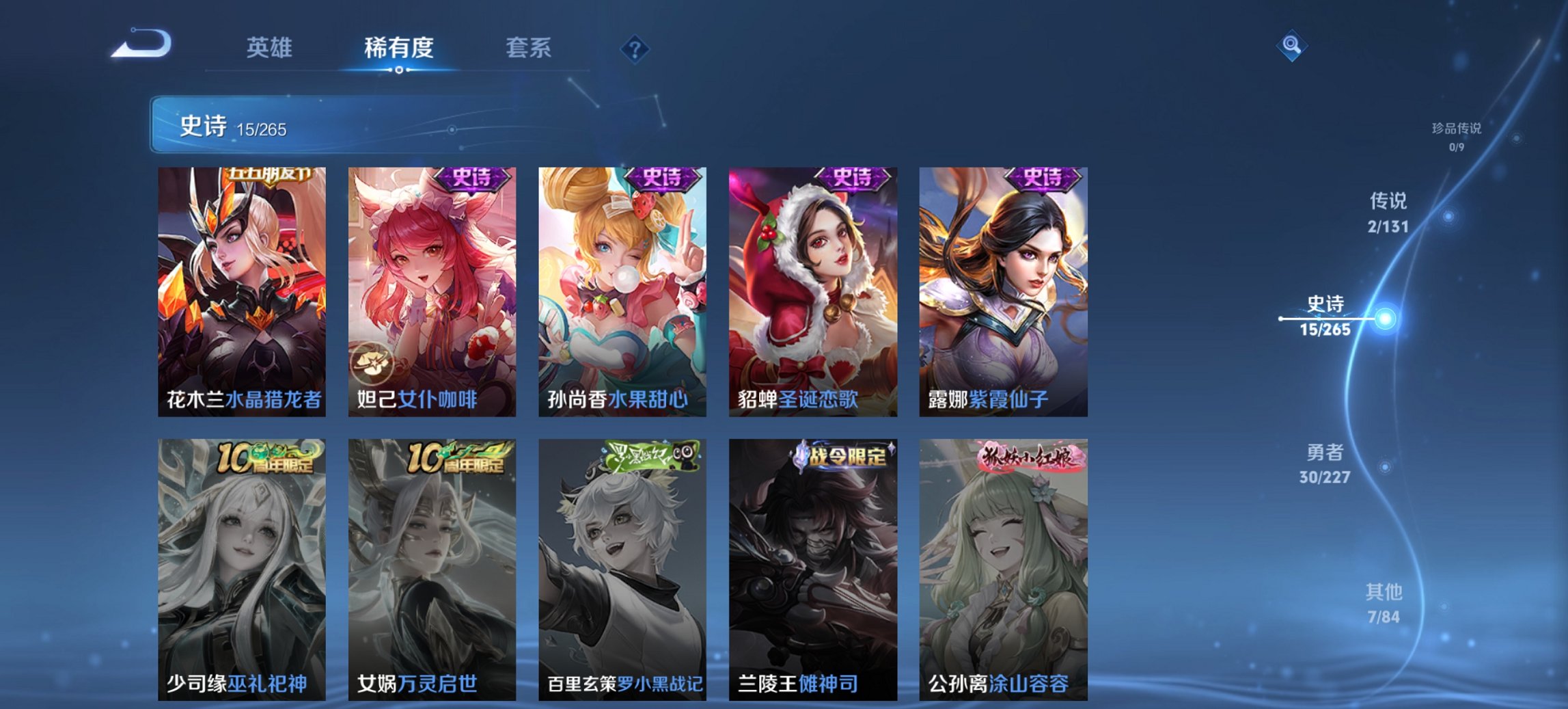The height and width of the screenshot is (709, 1568).
Task: Open the help question mark icon
Action: tap(635, 49)
